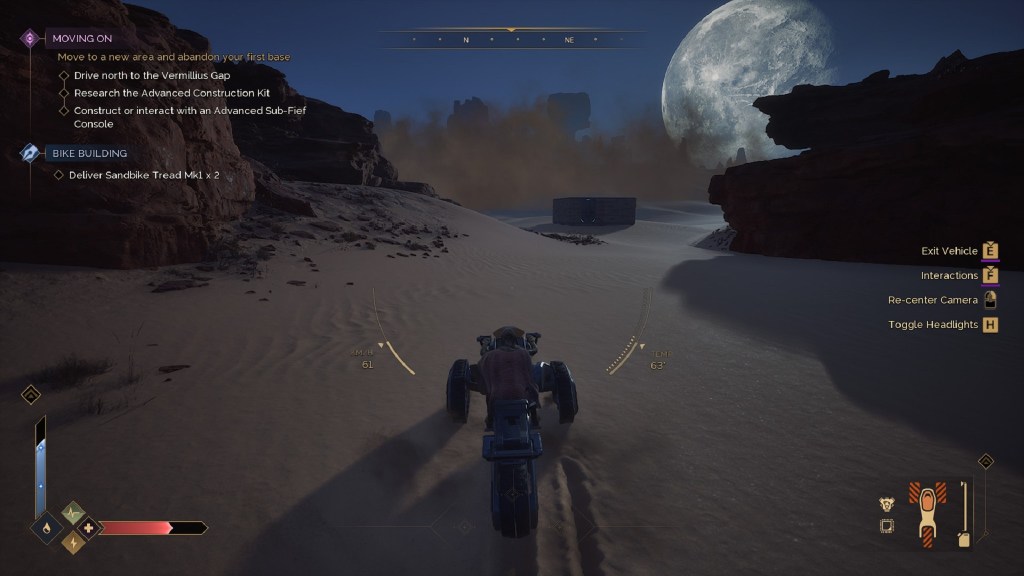Select the health cross icon
This screenshot has width=1024, height=576.
click(88, 527)
